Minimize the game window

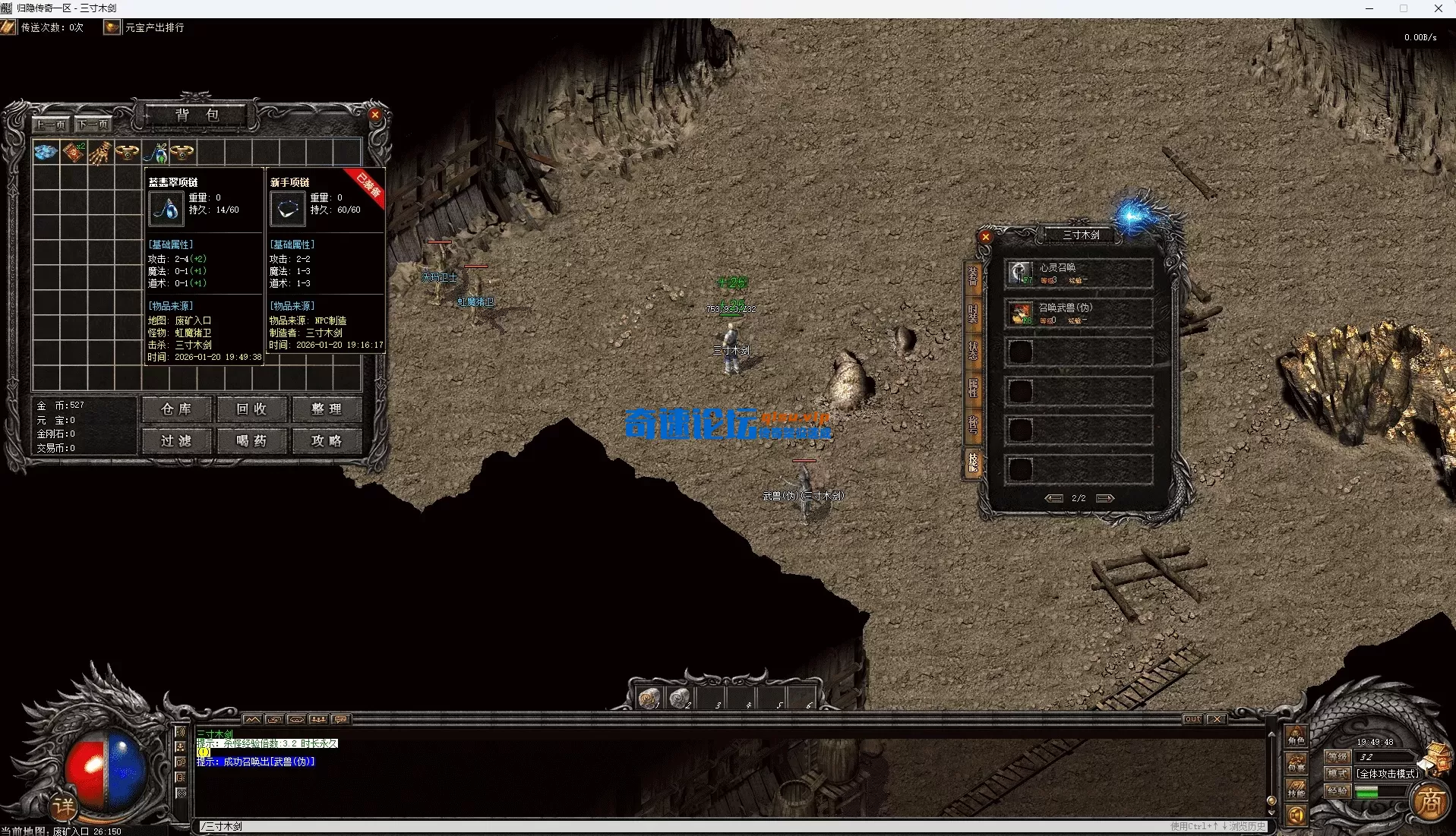(1369, 8)
